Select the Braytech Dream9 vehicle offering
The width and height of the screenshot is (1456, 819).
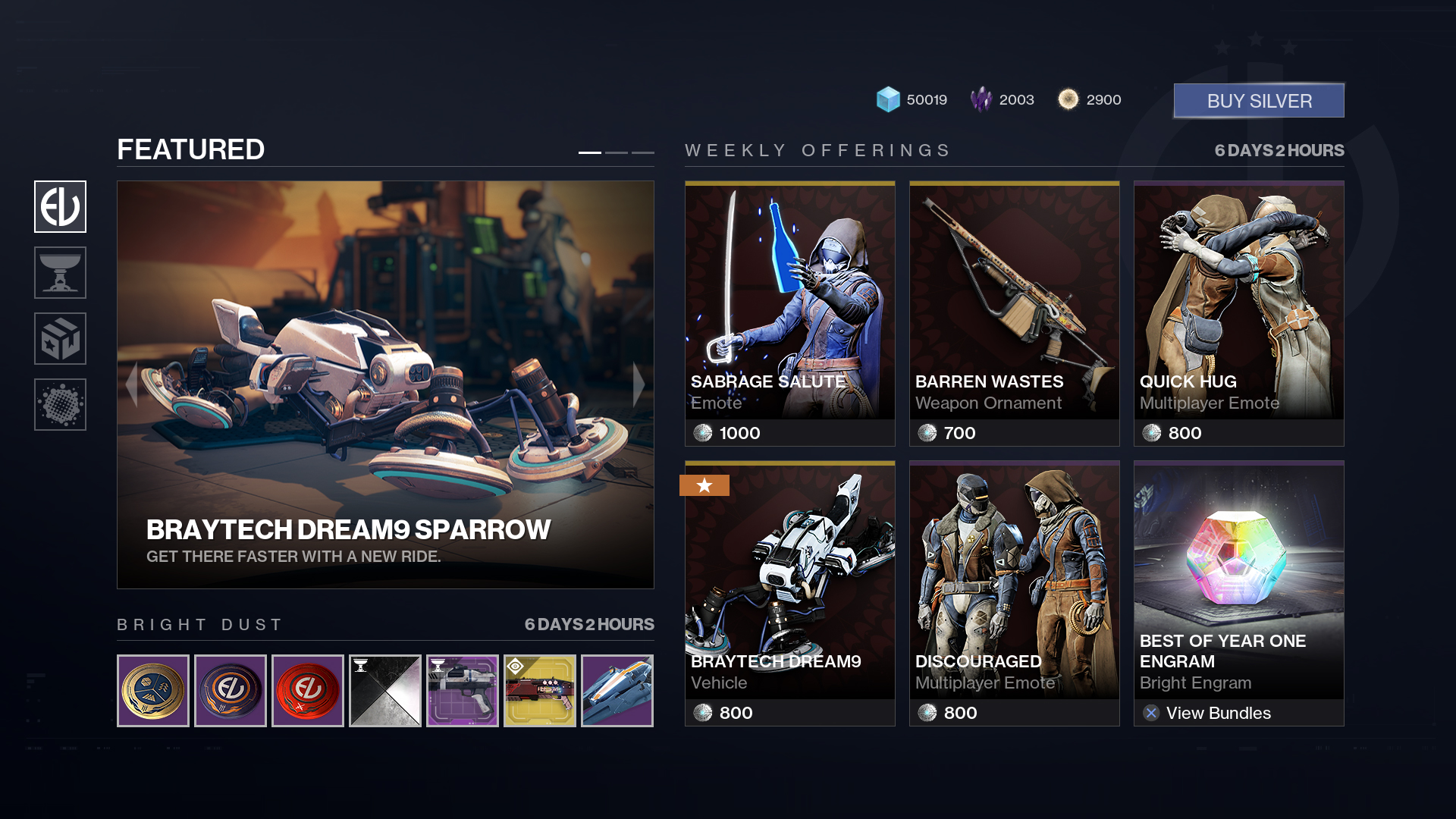pos(789,593)
